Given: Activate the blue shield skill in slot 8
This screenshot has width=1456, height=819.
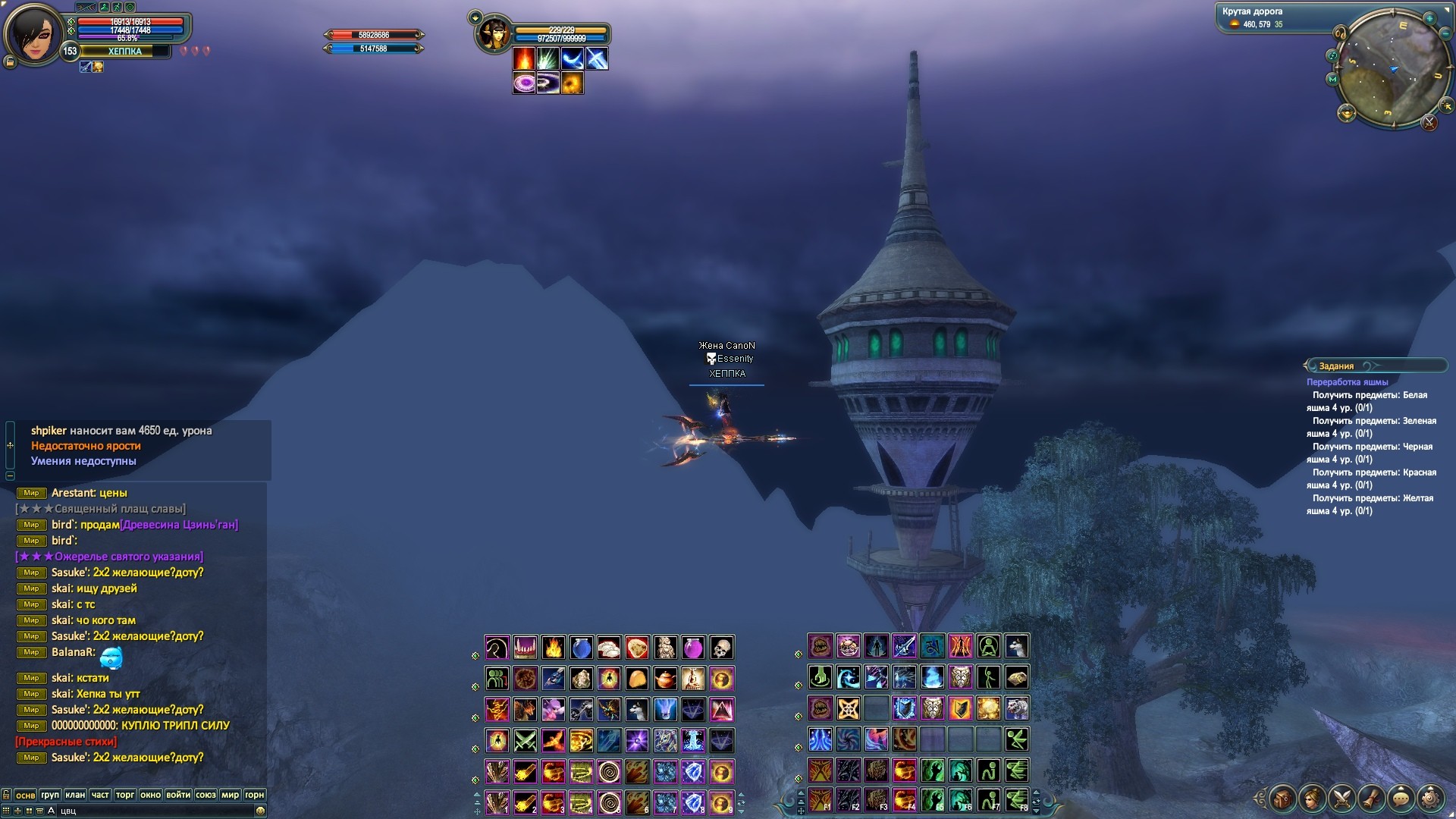Looking at the screenshot, I should coord(693,802).
